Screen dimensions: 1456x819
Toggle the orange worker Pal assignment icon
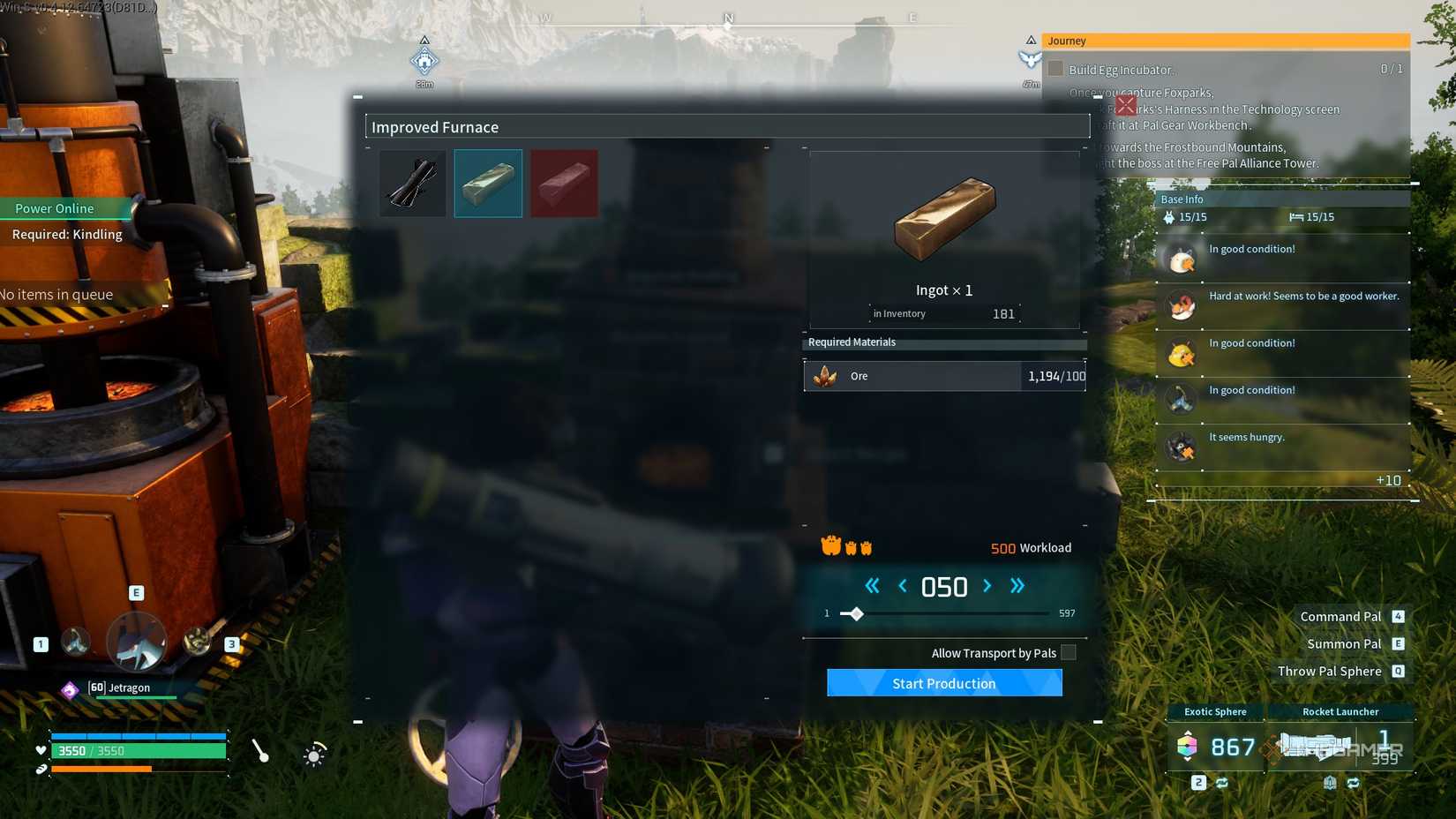[x=829, y=545]
